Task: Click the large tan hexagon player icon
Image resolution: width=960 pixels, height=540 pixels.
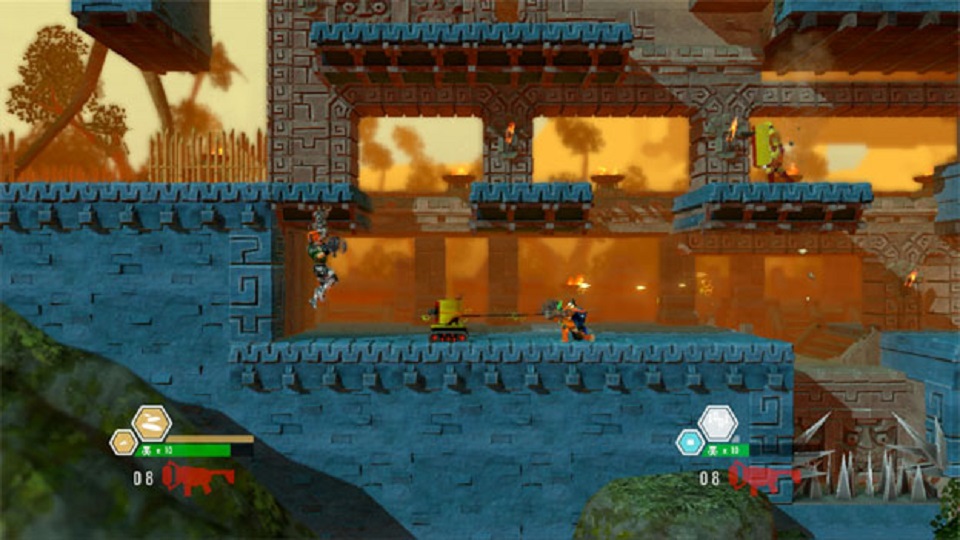Action: click(152, 423)
